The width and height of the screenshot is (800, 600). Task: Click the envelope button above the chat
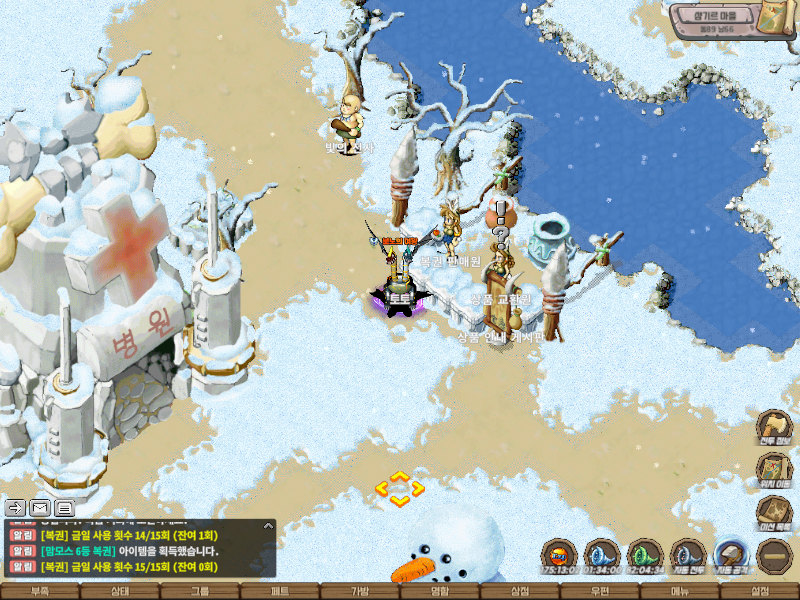40,507
